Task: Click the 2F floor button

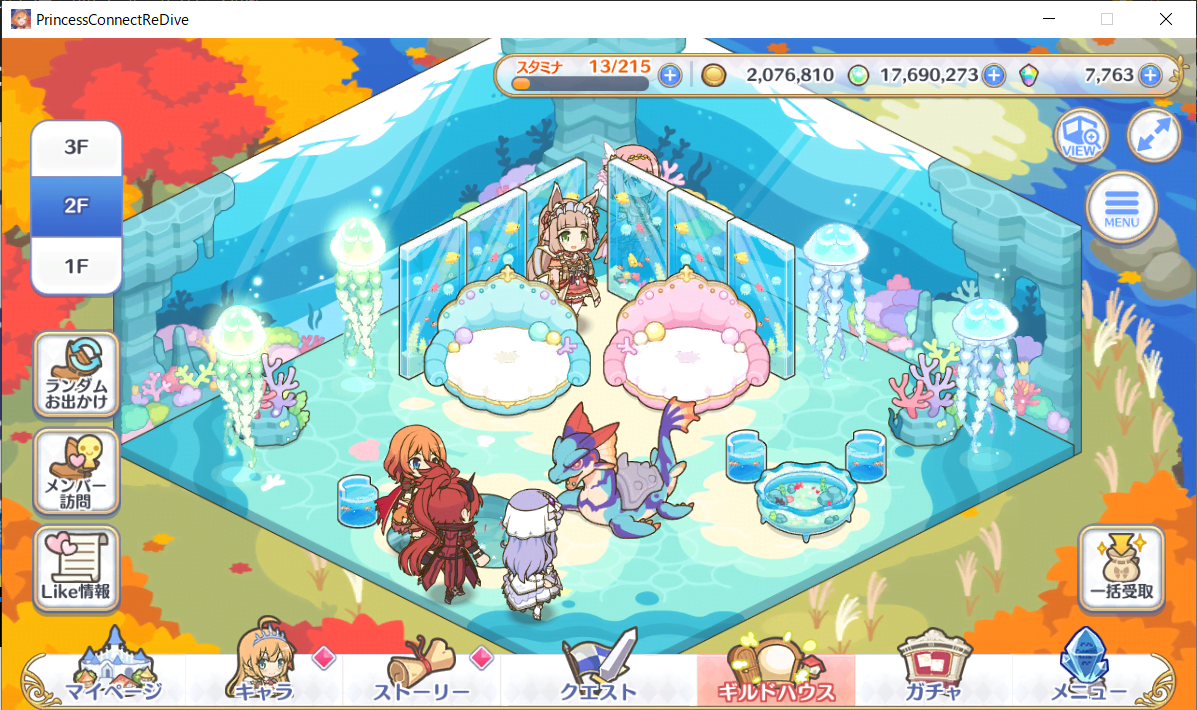Action: coord(76,207)
